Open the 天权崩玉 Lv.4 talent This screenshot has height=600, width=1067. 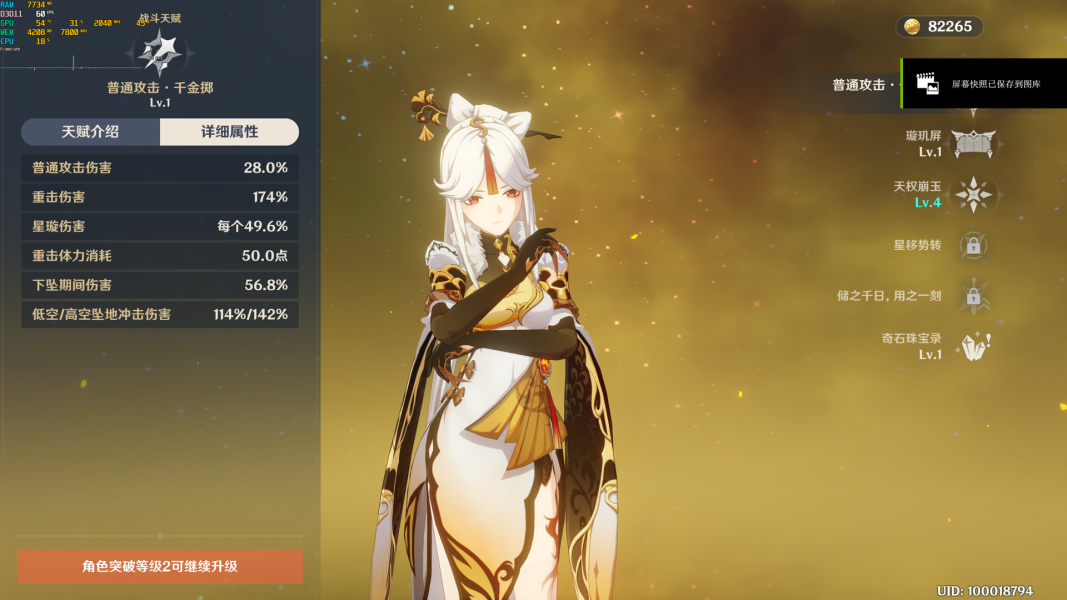tap(972, 194)
